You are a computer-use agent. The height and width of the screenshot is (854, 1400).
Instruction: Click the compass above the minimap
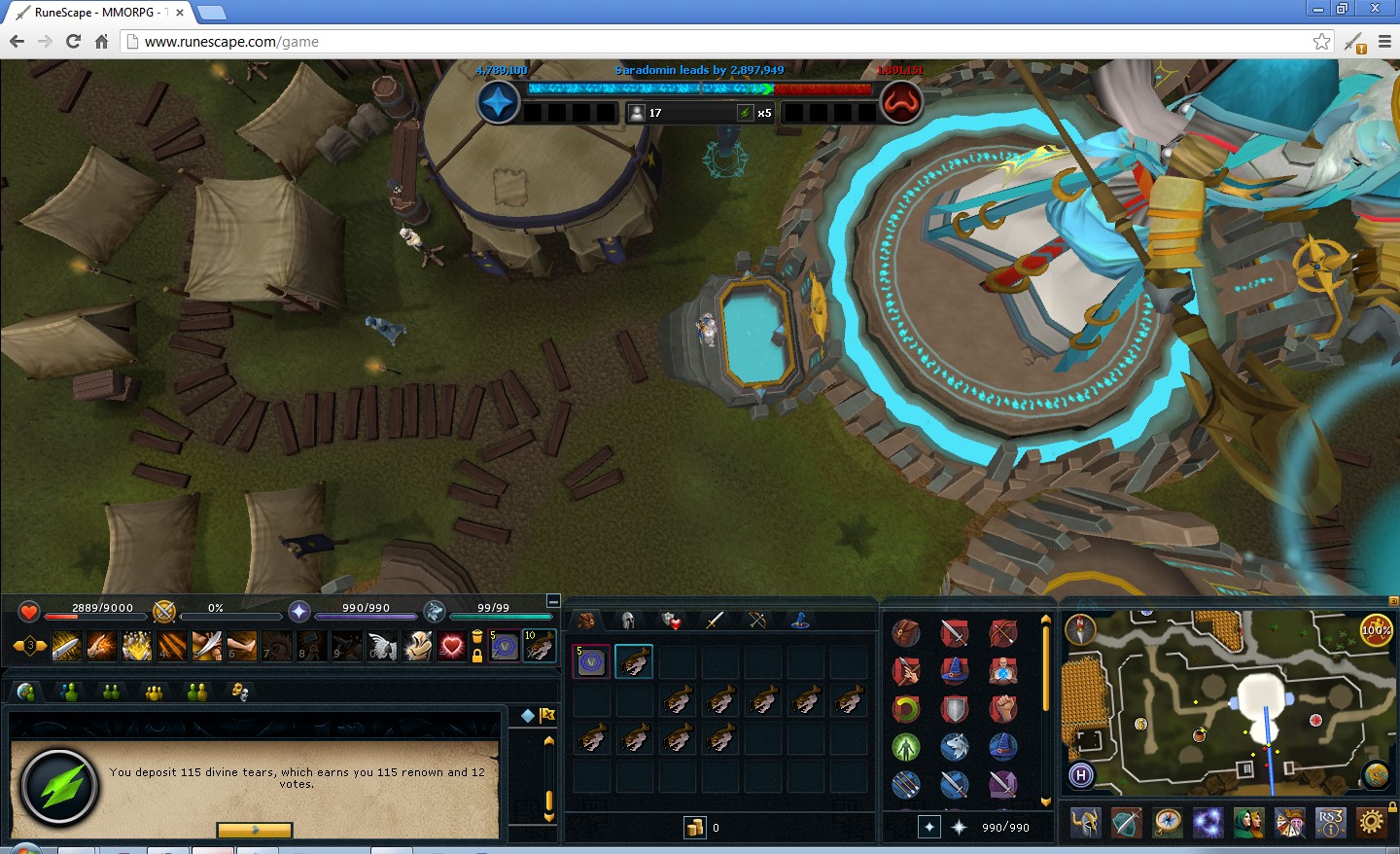pos(1080,628)
